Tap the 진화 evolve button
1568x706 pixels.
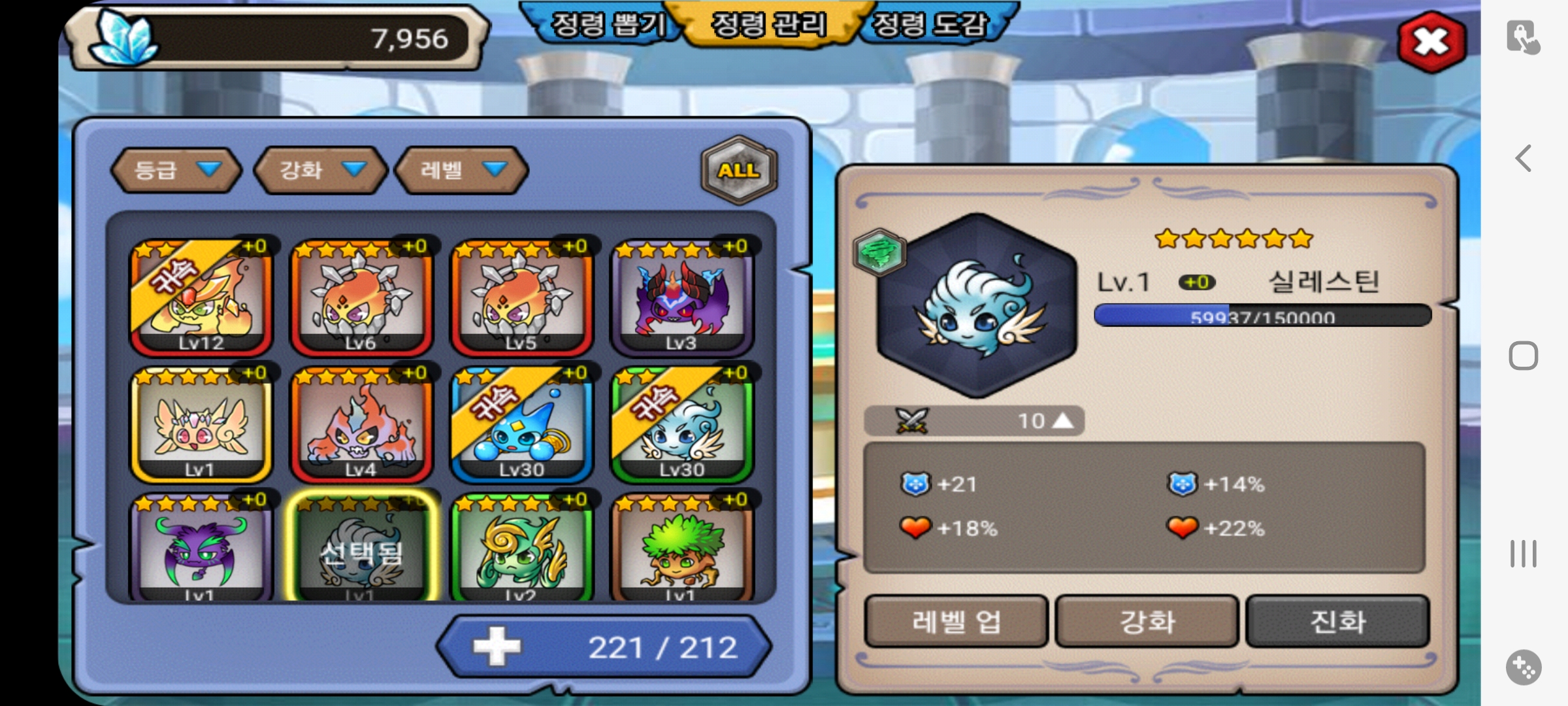pos(1337,622)
